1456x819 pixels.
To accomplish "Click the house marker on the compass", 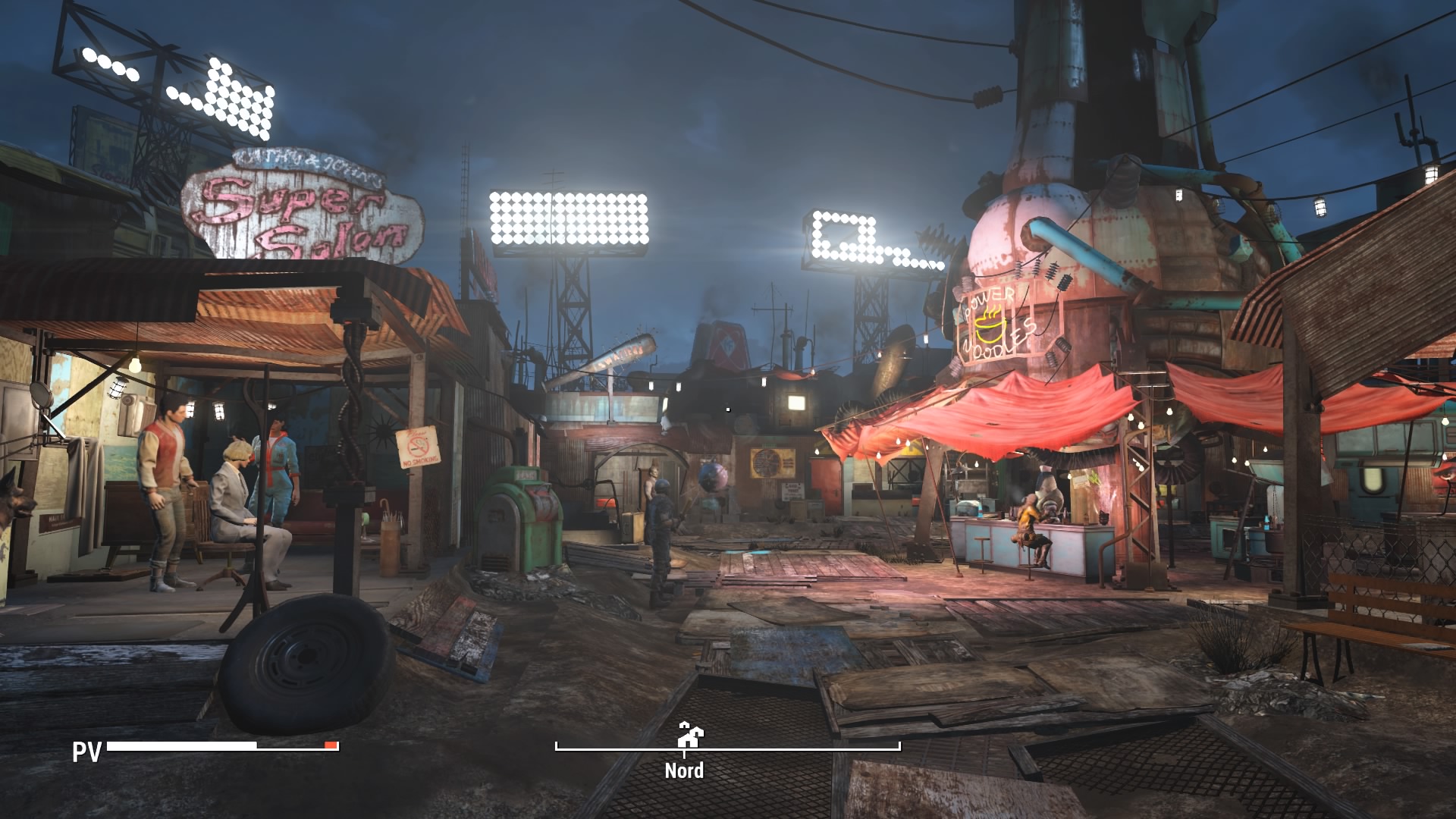I will tap(690, 733).
